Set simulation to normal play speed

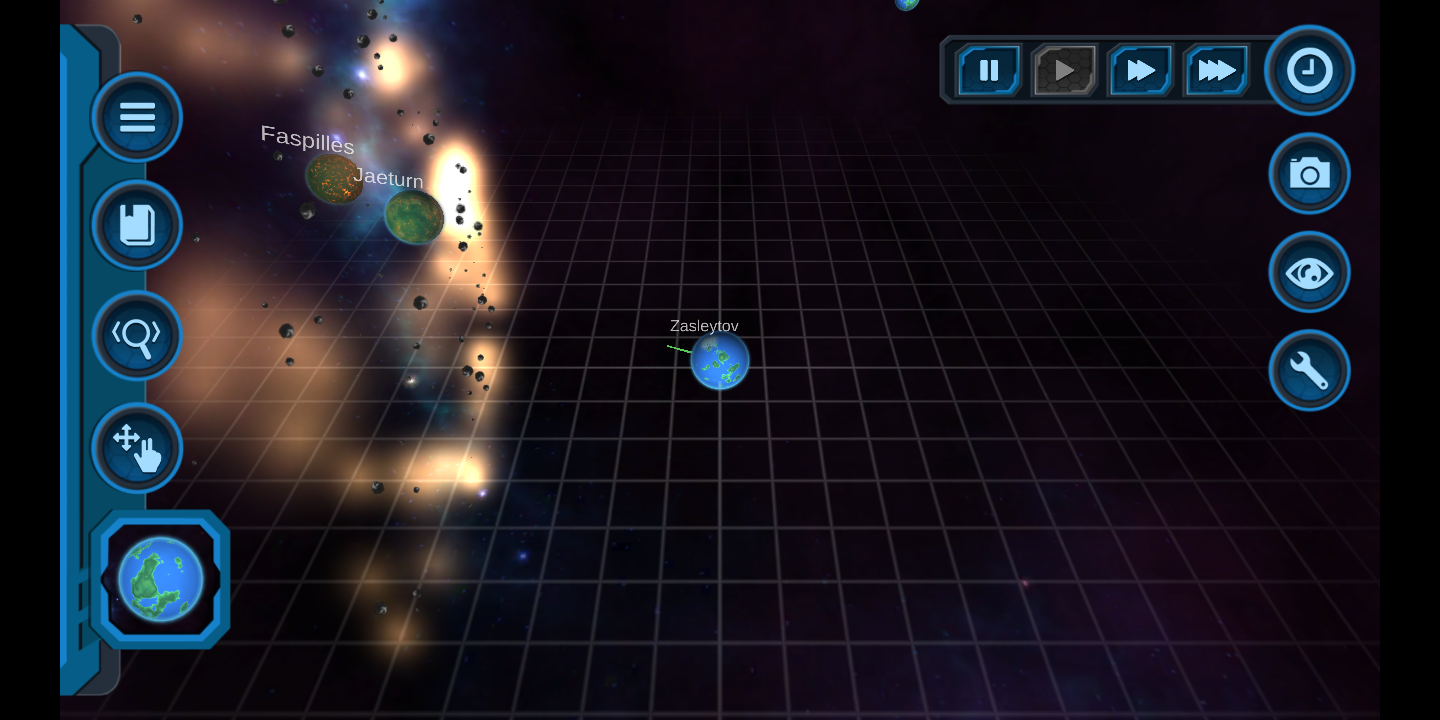click(1065, 70)
